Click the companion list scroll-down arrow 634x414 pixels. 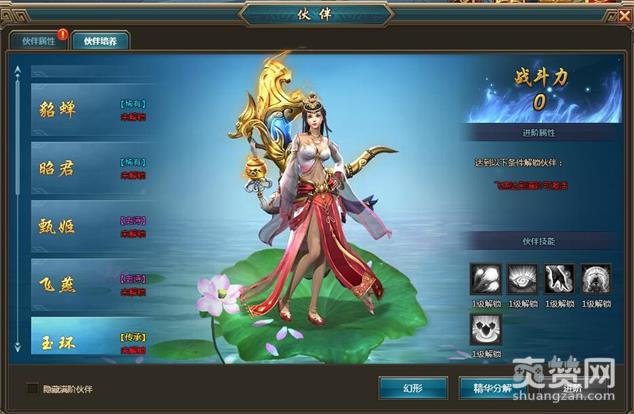pyautogui.click(x=16, y=347)
